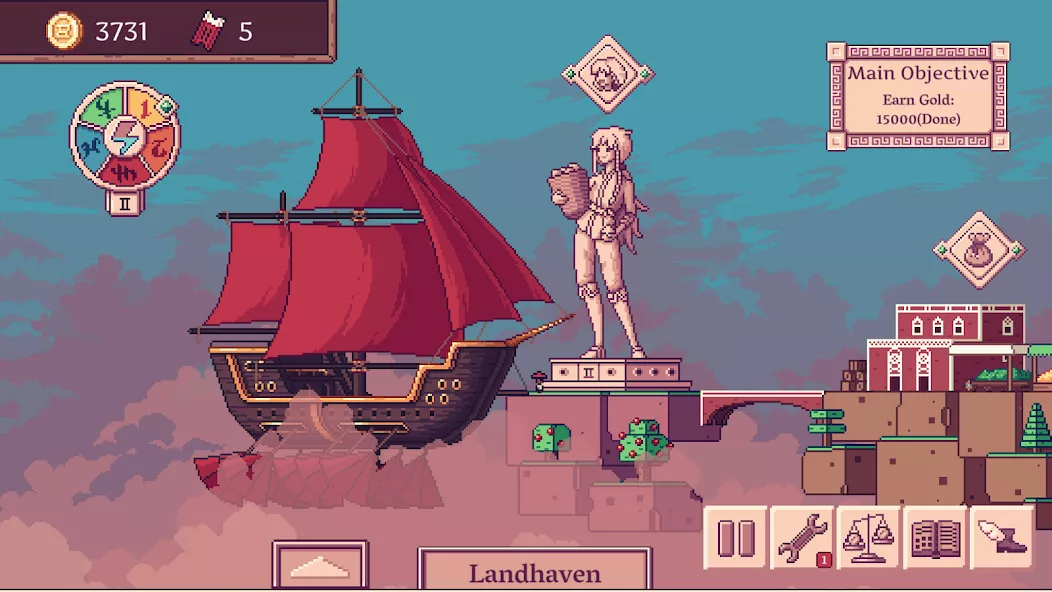1052x592 pixels.
Task: Click the lightning bolt wheel center
Action: tap(125, 138)
